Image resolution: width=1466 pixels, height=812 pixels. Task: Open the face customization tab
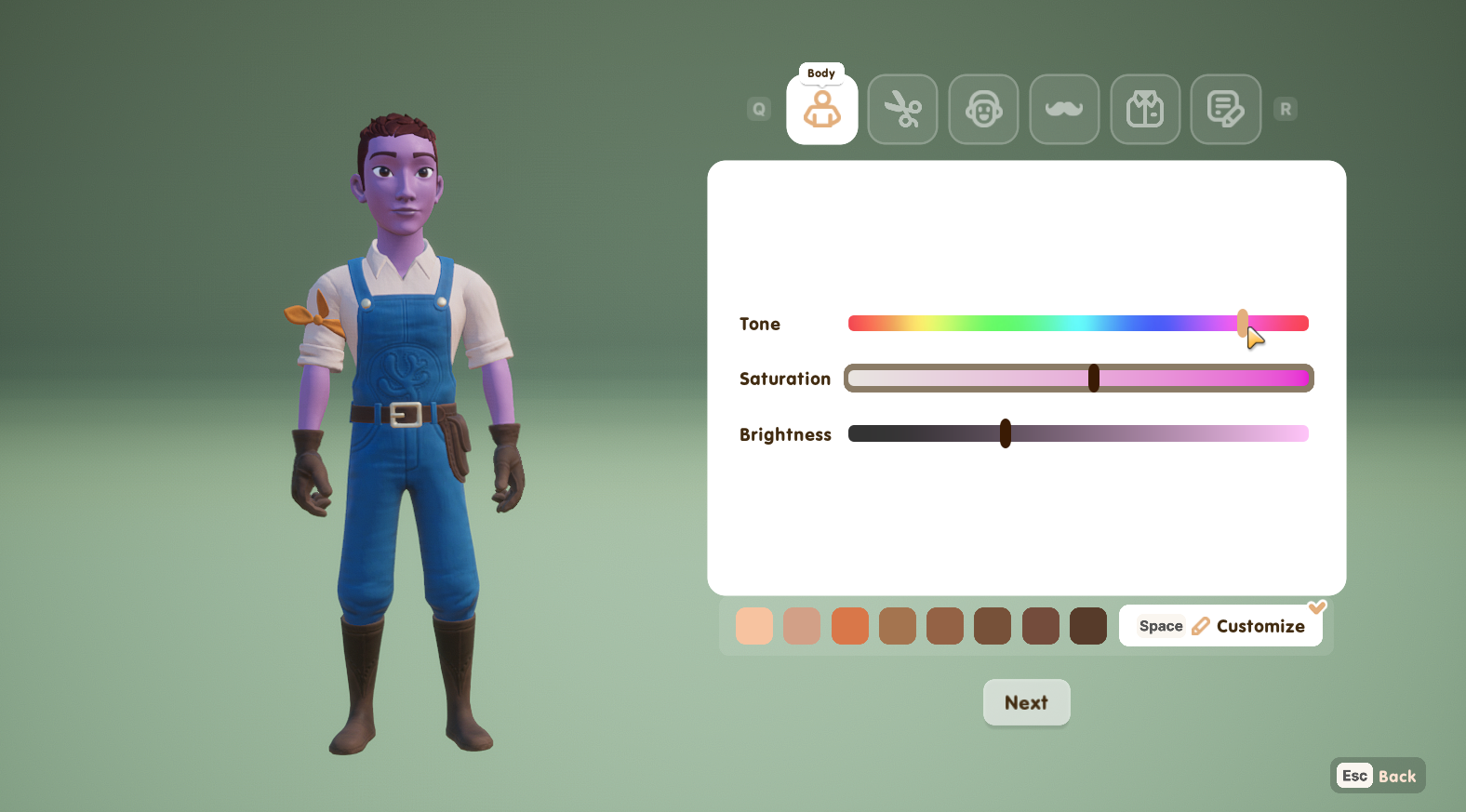tap(983, 110)
